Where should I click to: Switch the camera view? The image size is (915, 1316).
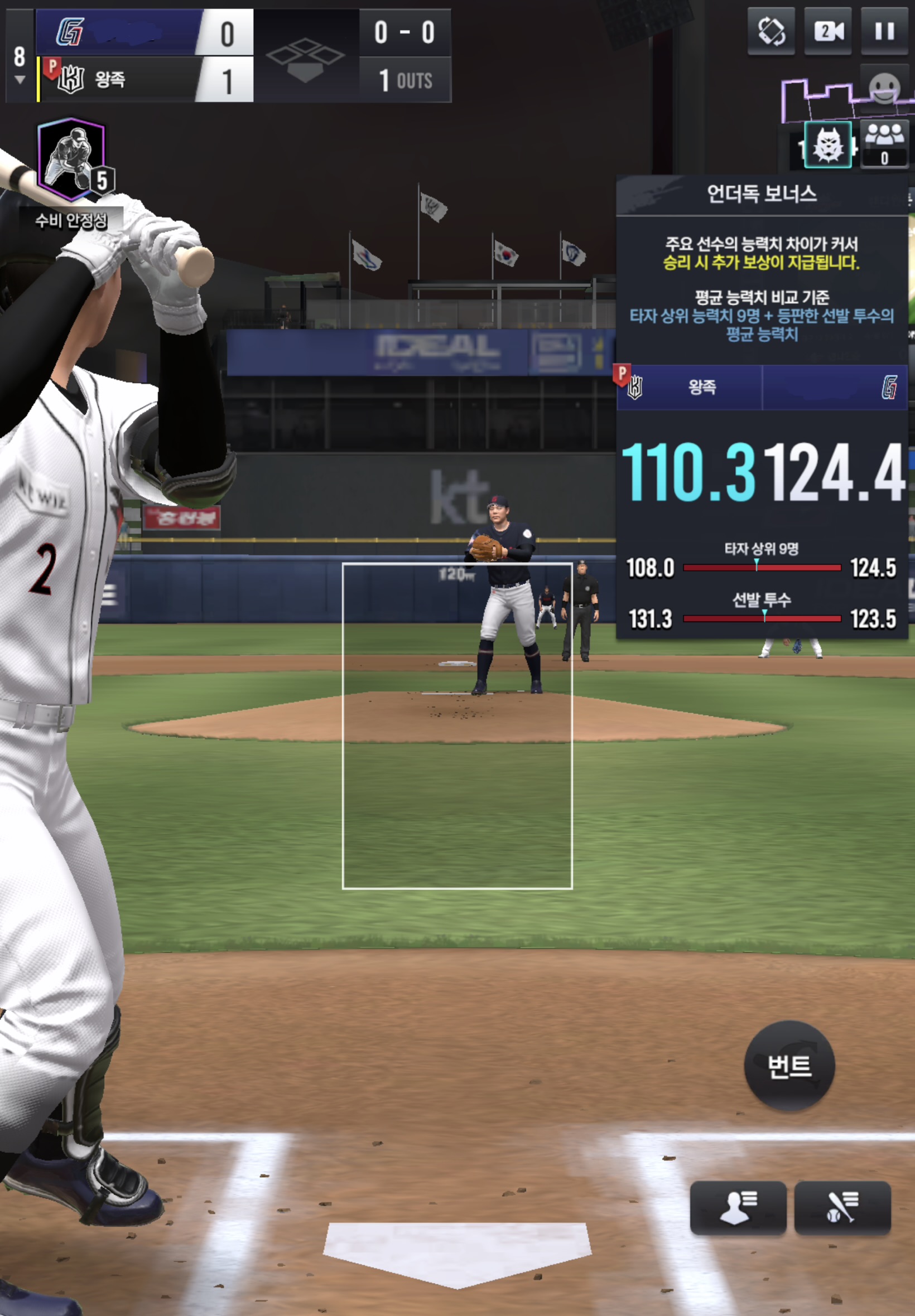click(x=828, y=32)
